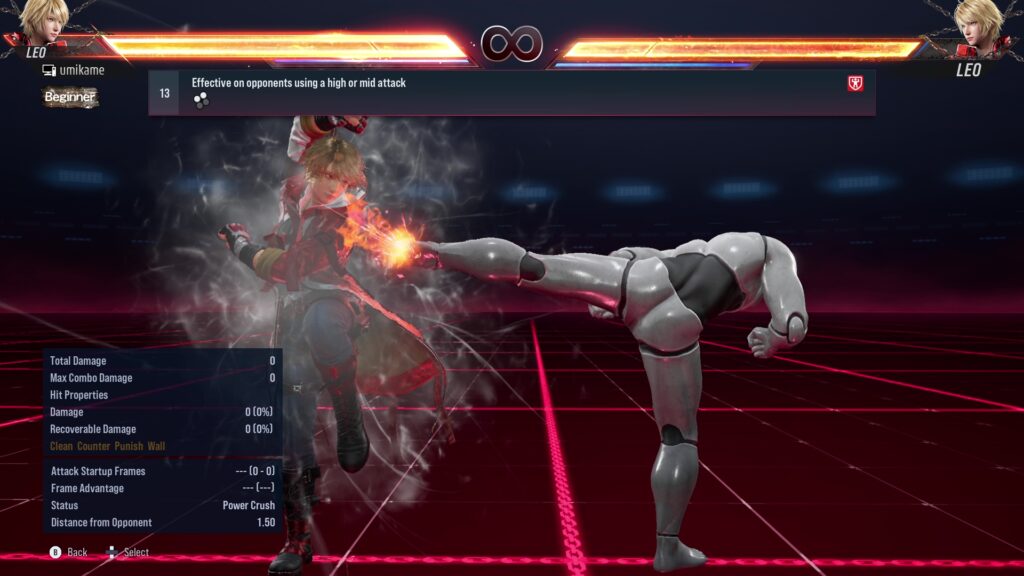
Task: Click the right Leo character portrait
Action: (x=980, y=22)
